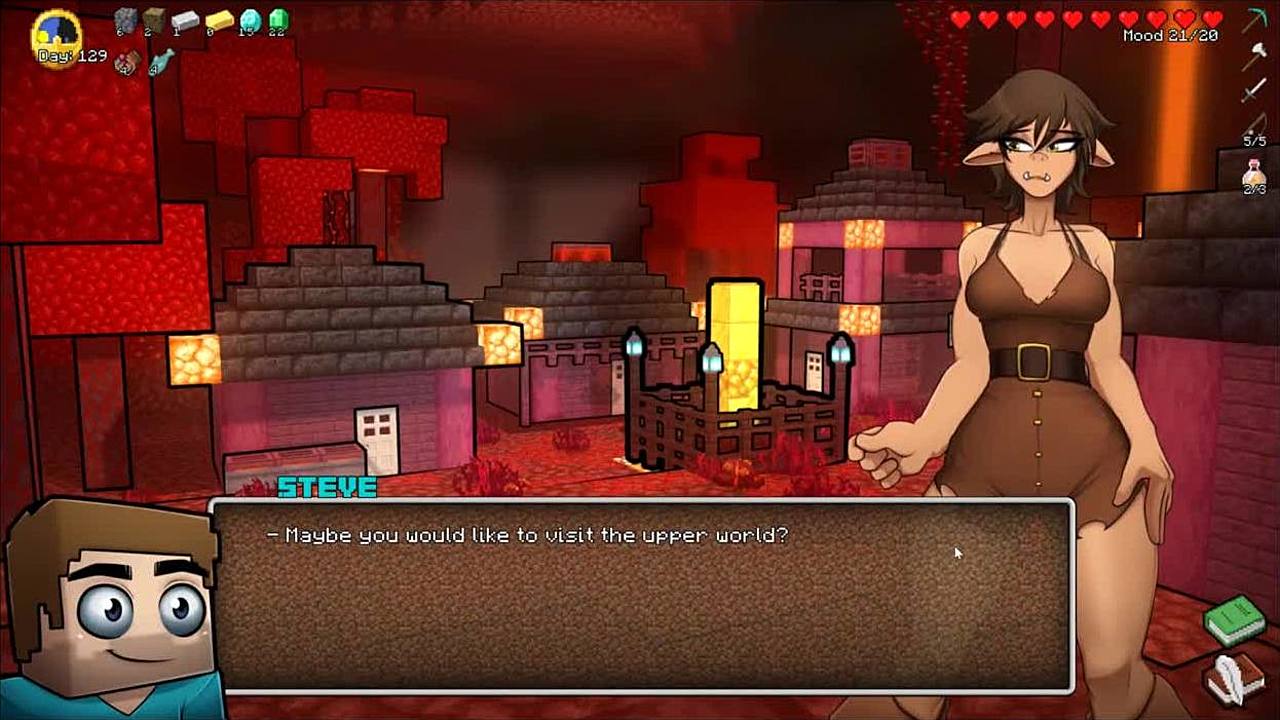Select the emerald resource icon

(x=278, y=20)
